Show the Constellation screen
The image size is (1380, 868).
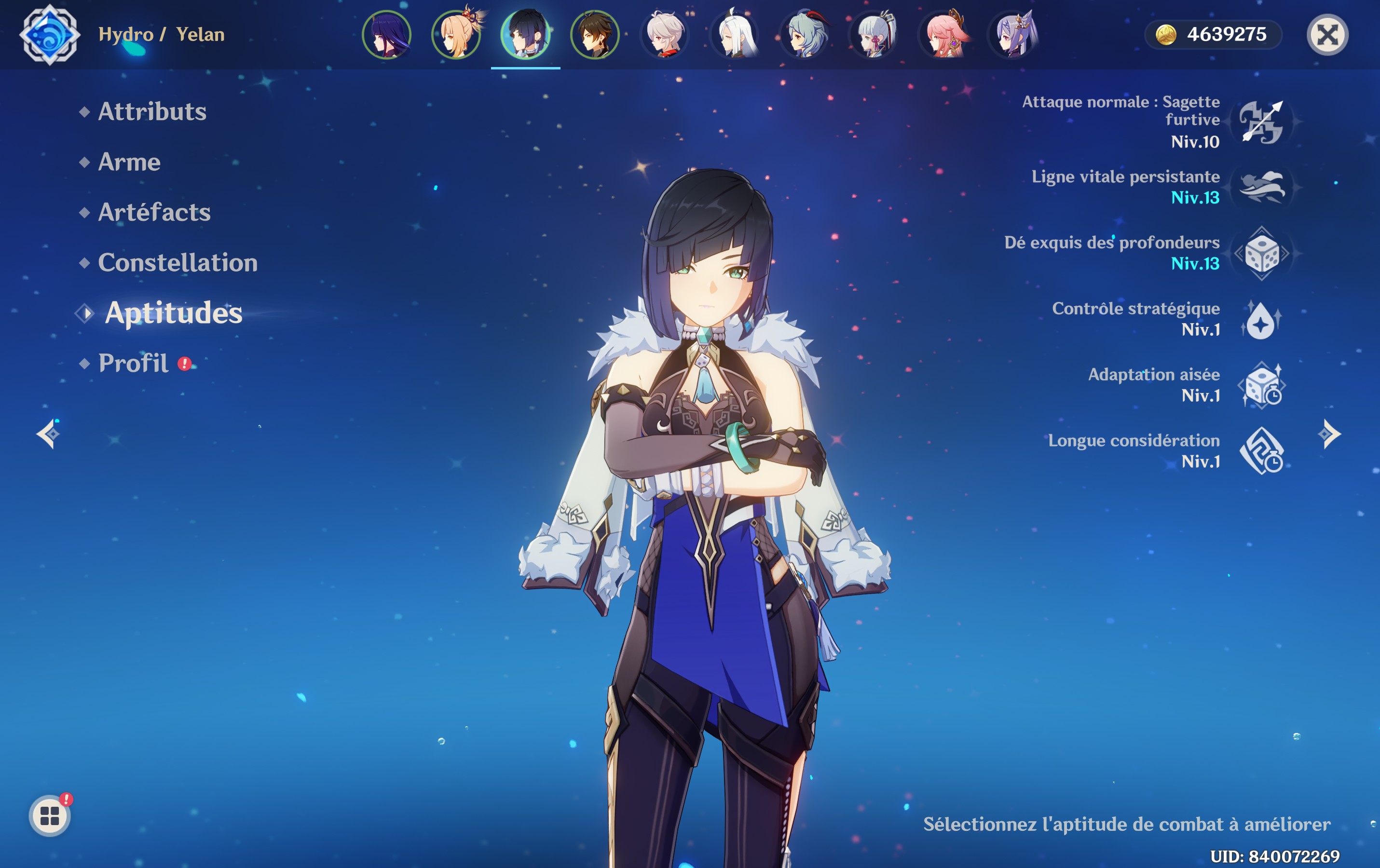pos(178,262)
